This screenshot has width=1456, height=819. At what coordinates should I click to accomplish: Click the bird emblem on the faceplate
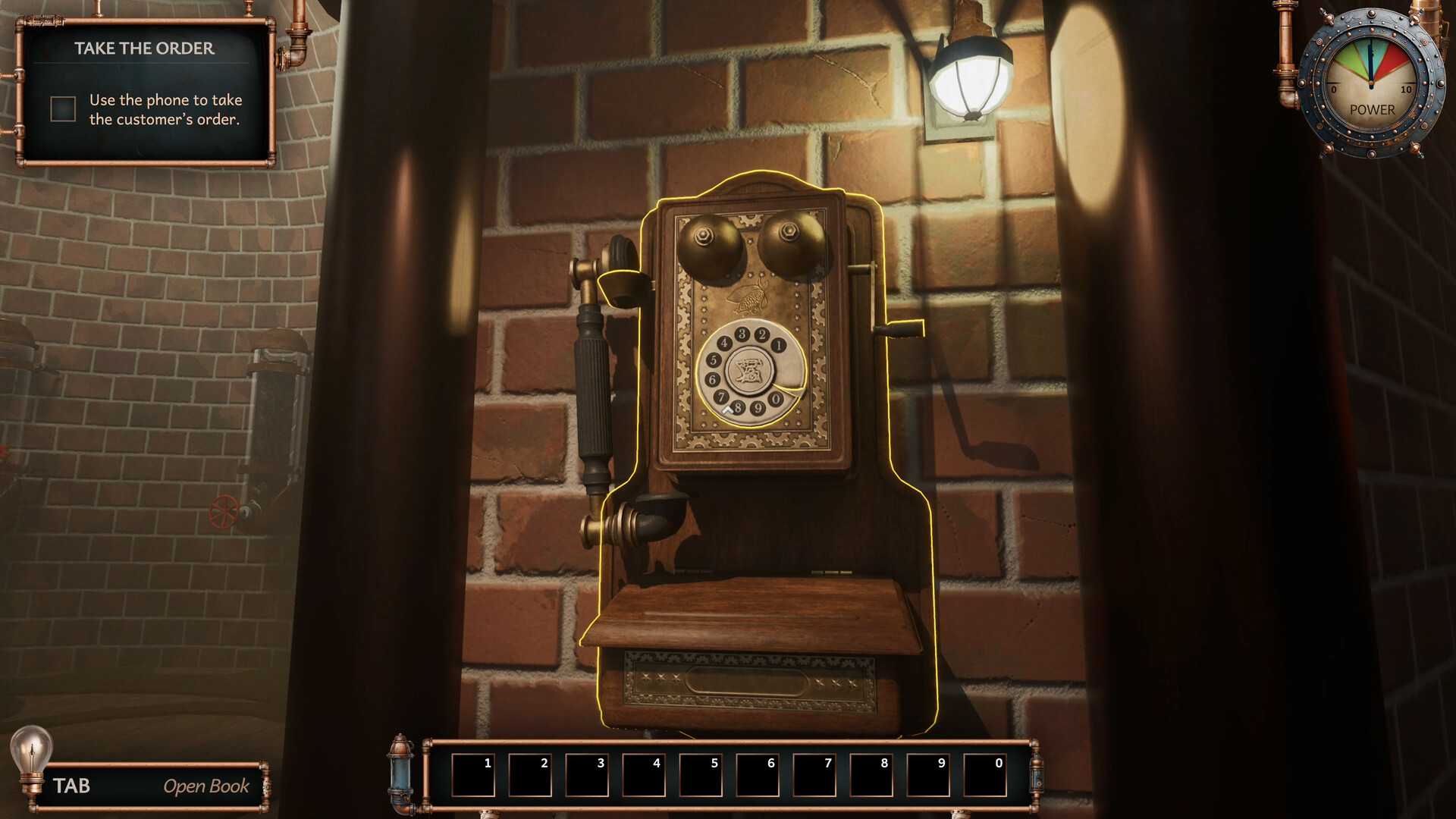coord(748,294)
